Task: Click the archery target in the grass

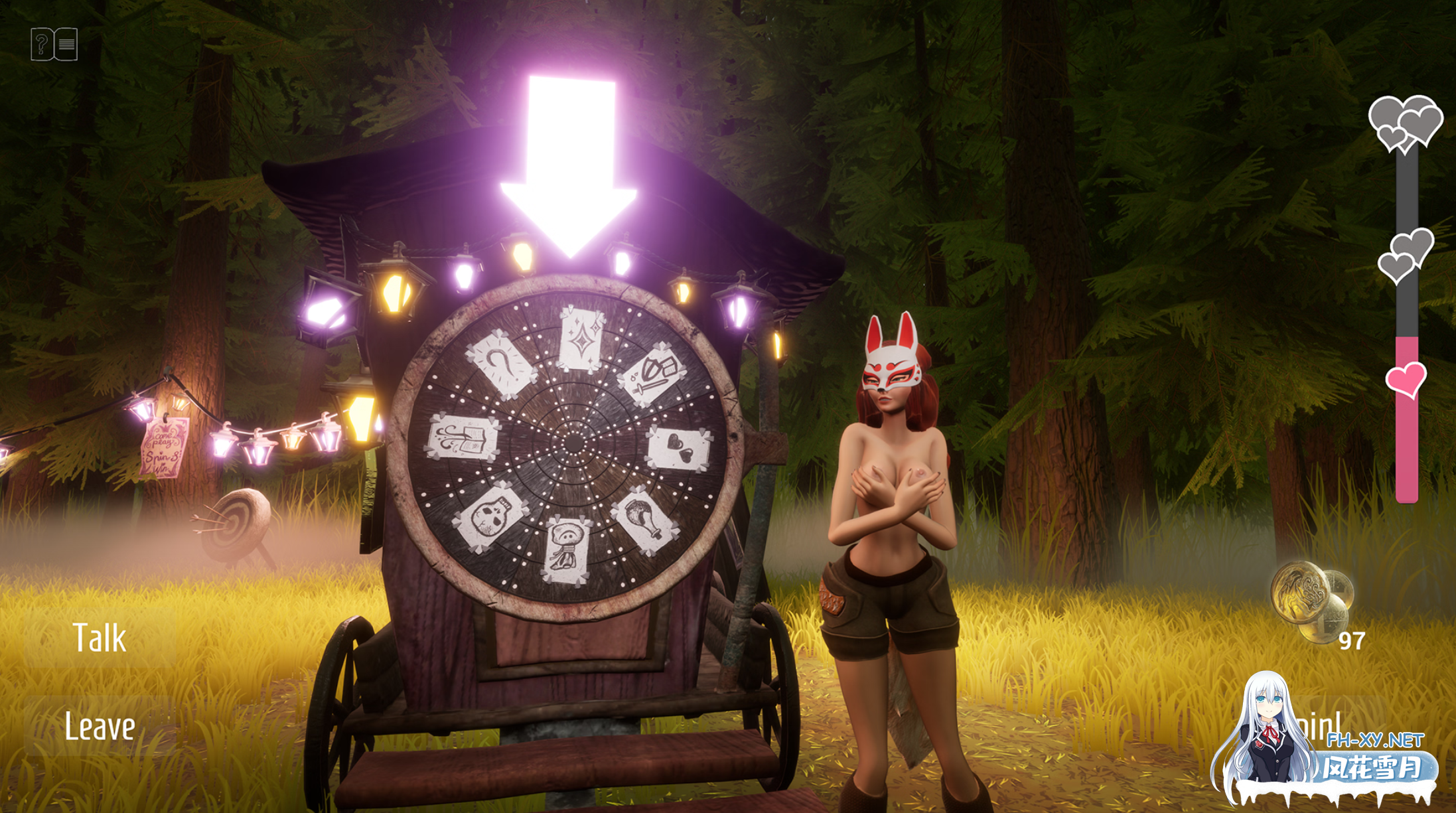Action: coord(236,522)
